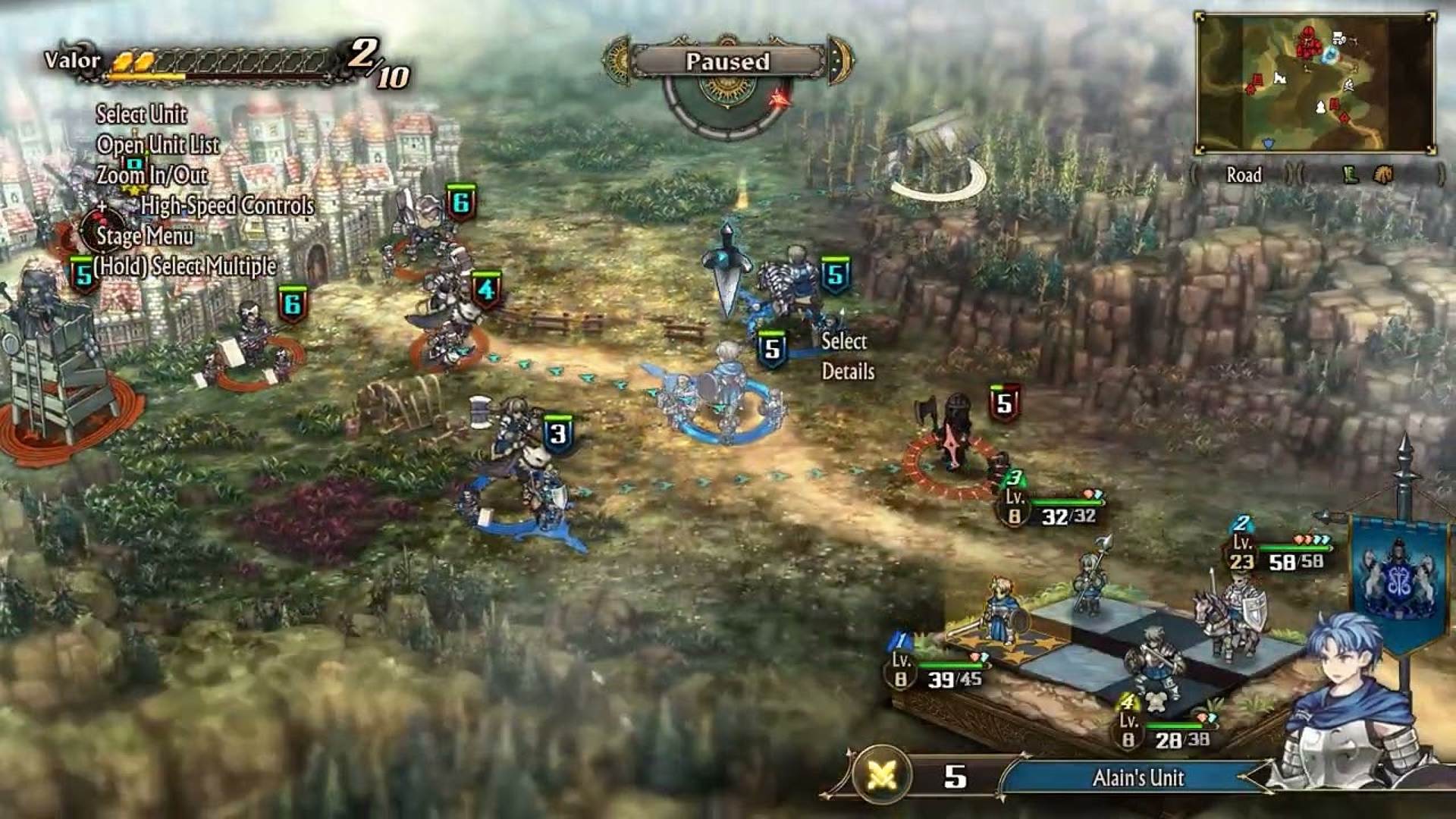Click the horse icon next to the minimap
The height and width of the screenshot is (819, 1456).
(x=1383, y=176)
